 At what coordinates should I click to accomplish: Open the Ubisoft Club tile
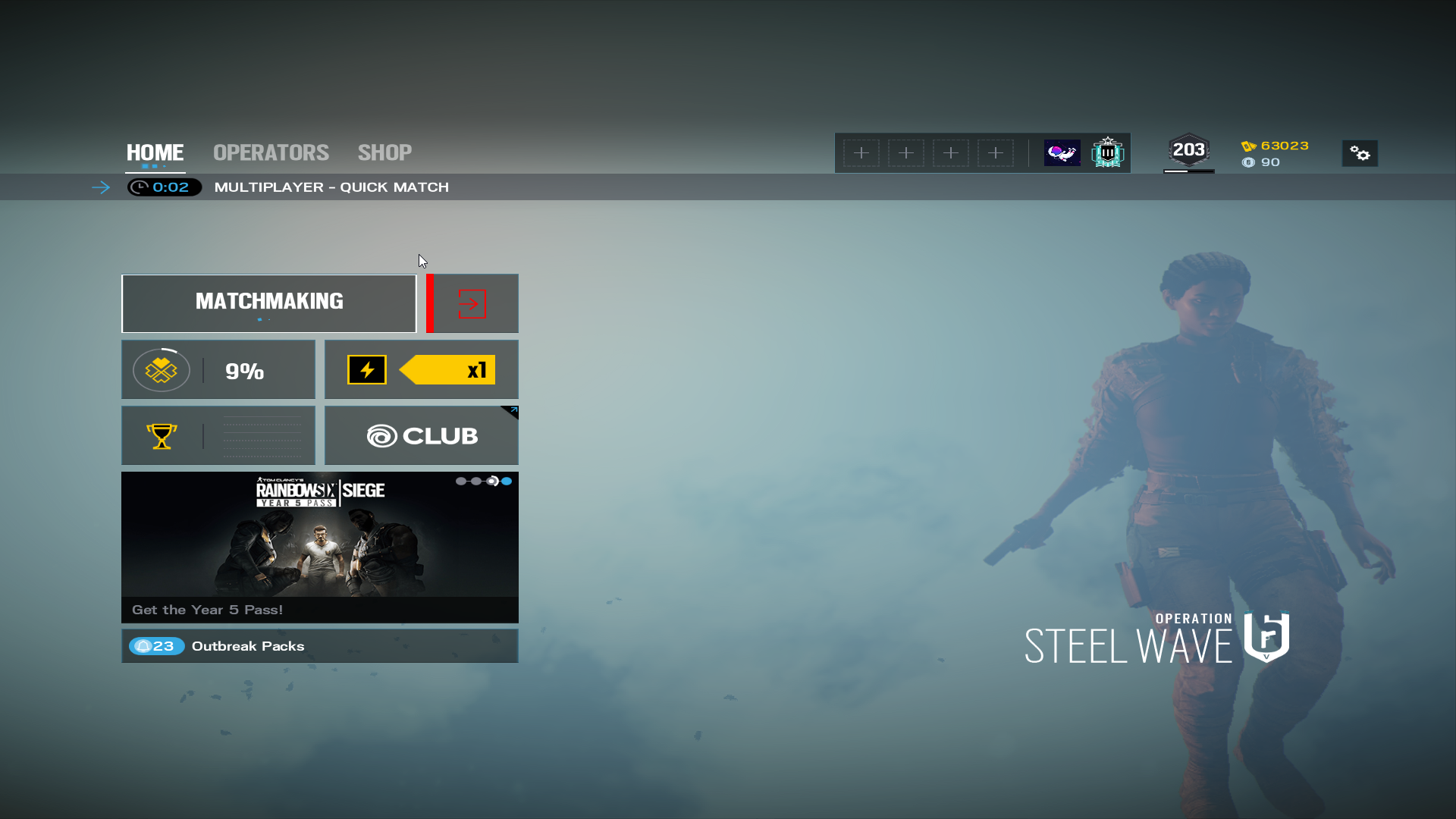tap(422, 435)
